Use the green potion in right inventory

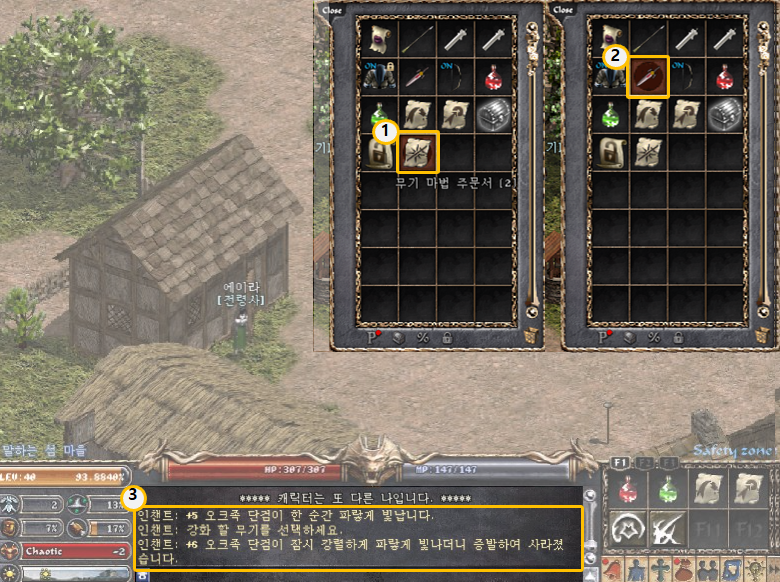tap(609, 114)
